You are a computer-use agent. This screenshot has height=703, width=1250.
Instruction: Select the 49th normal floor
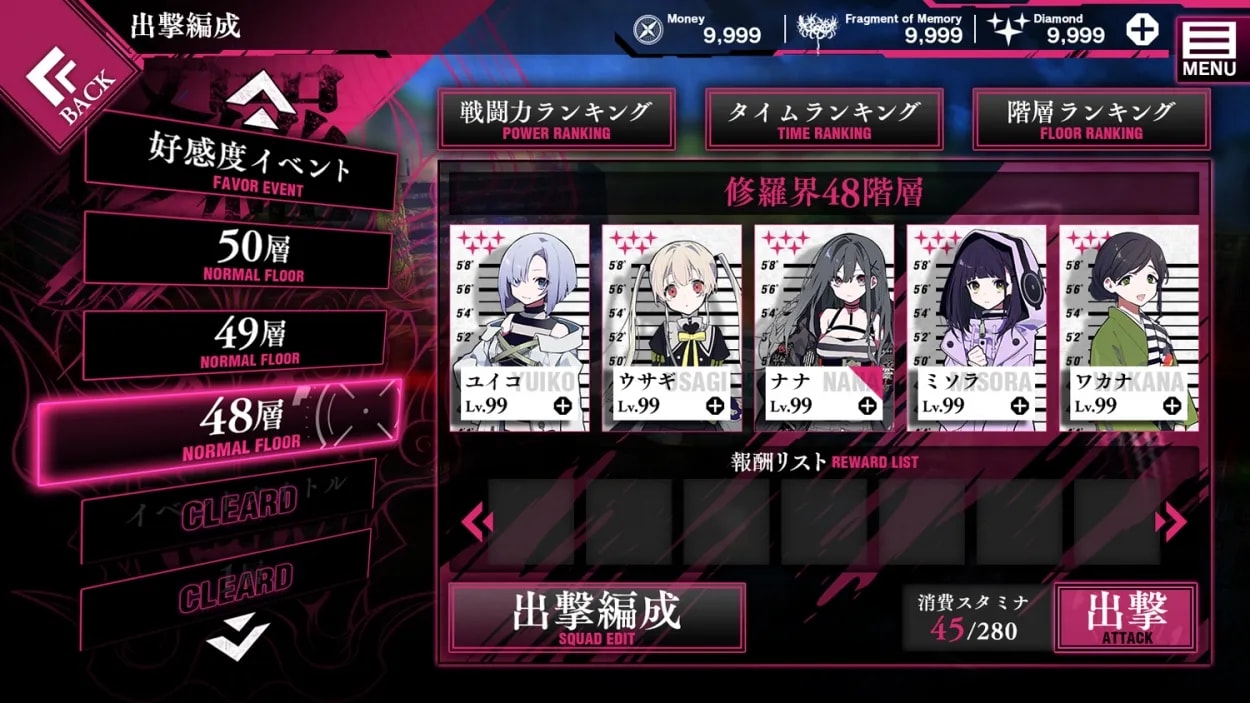point(236,341)
